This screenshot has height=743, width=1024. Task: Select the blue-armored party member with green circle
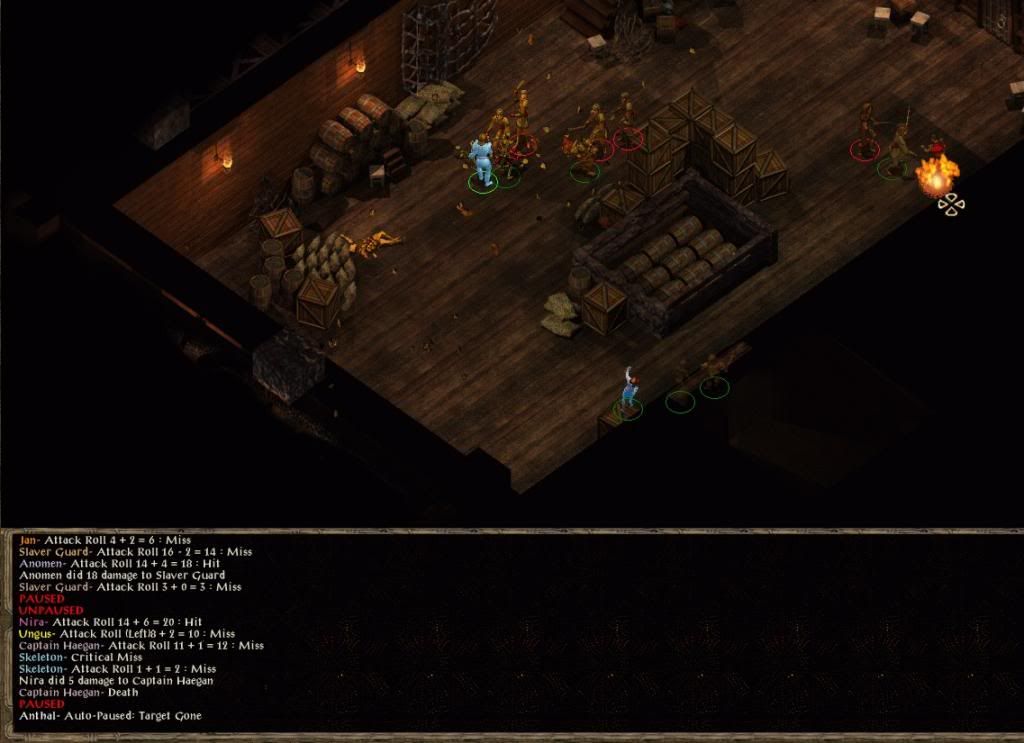[x=483, y=160]
